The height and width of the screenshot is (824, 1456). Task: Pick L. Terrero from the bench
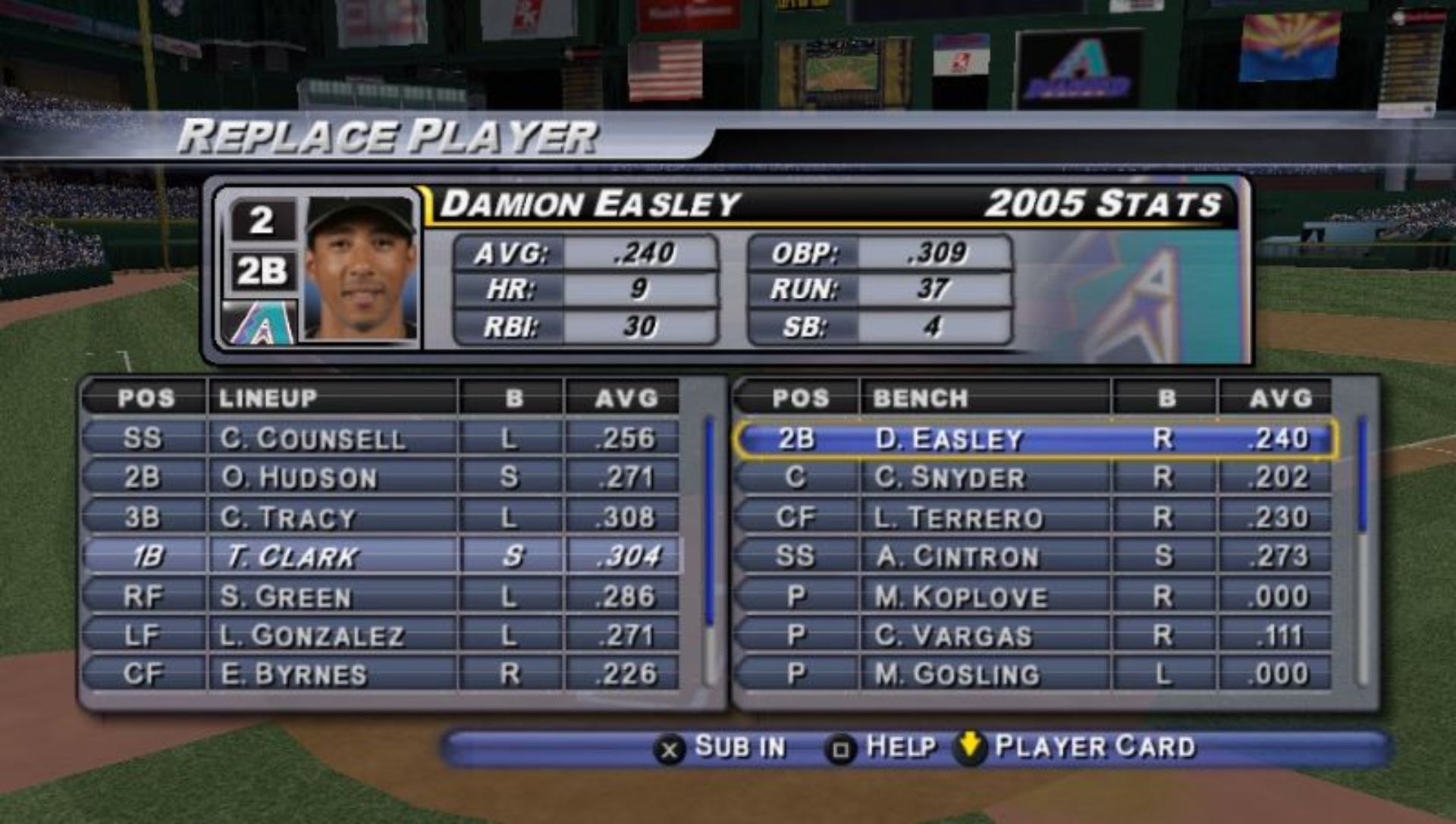point(959,517)
